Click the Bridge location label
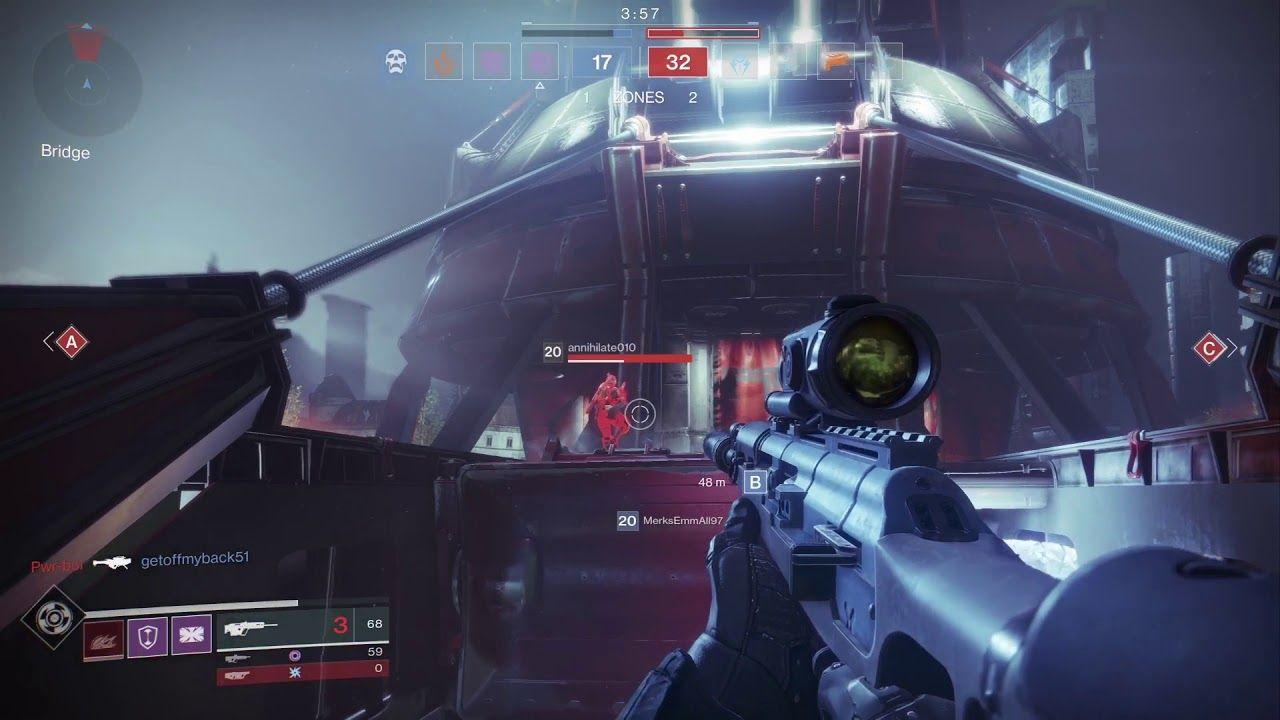 point(63,152)
